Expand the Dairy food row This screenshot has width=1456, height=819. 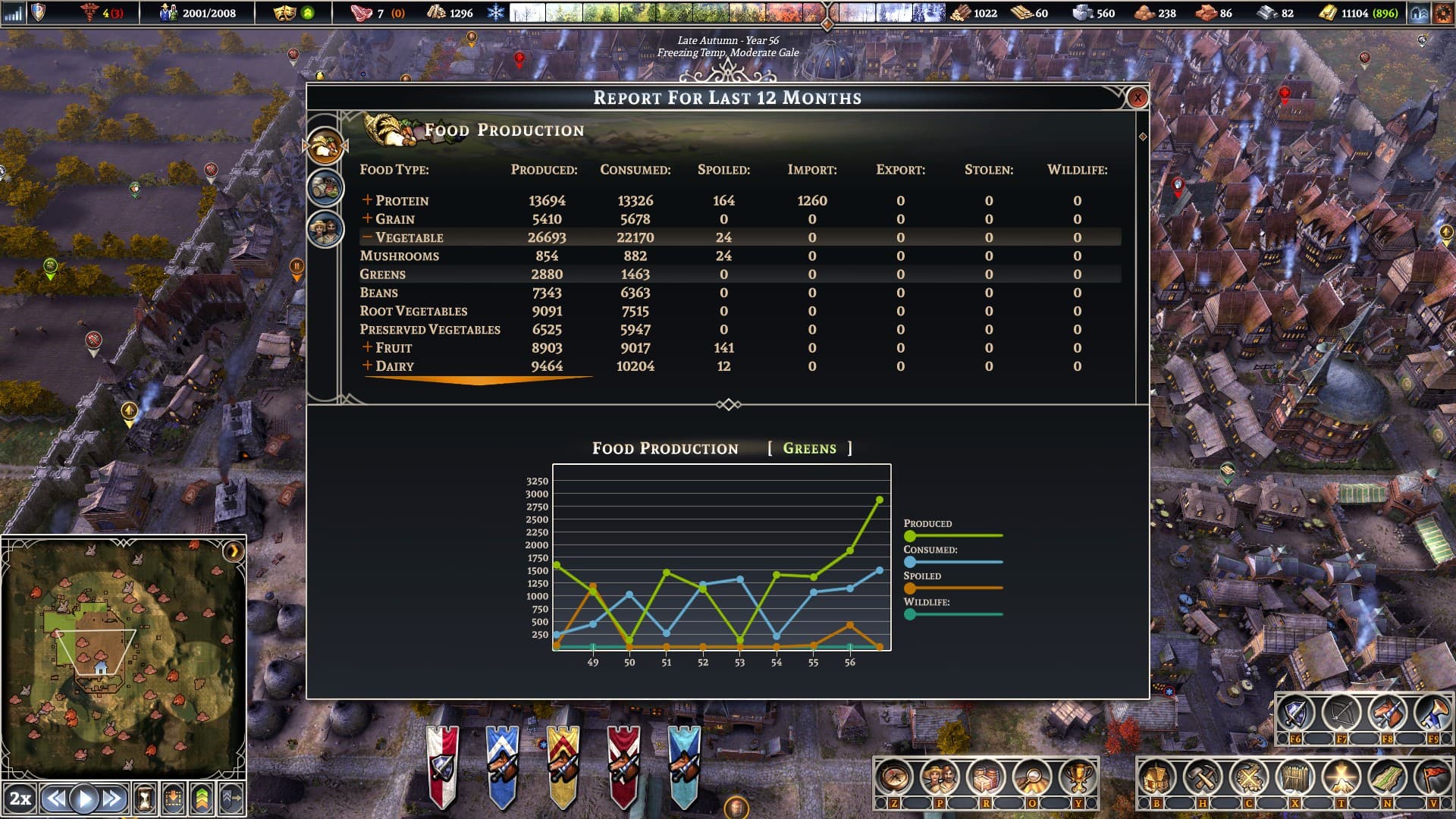pyautogui.click(x=367, y=366)
